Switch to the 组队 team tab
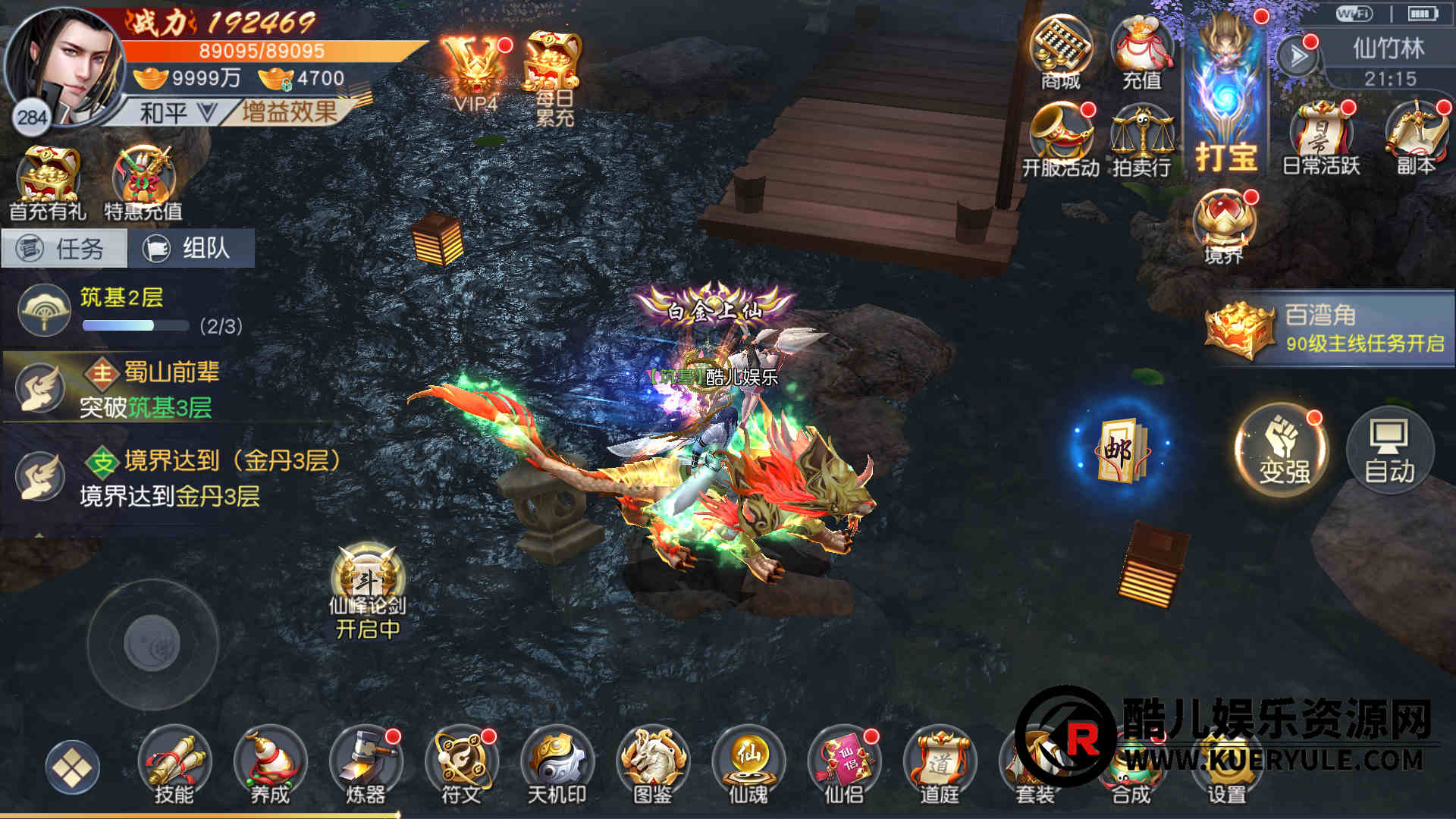The image size is (1456, 819). [x=191, y=248]
